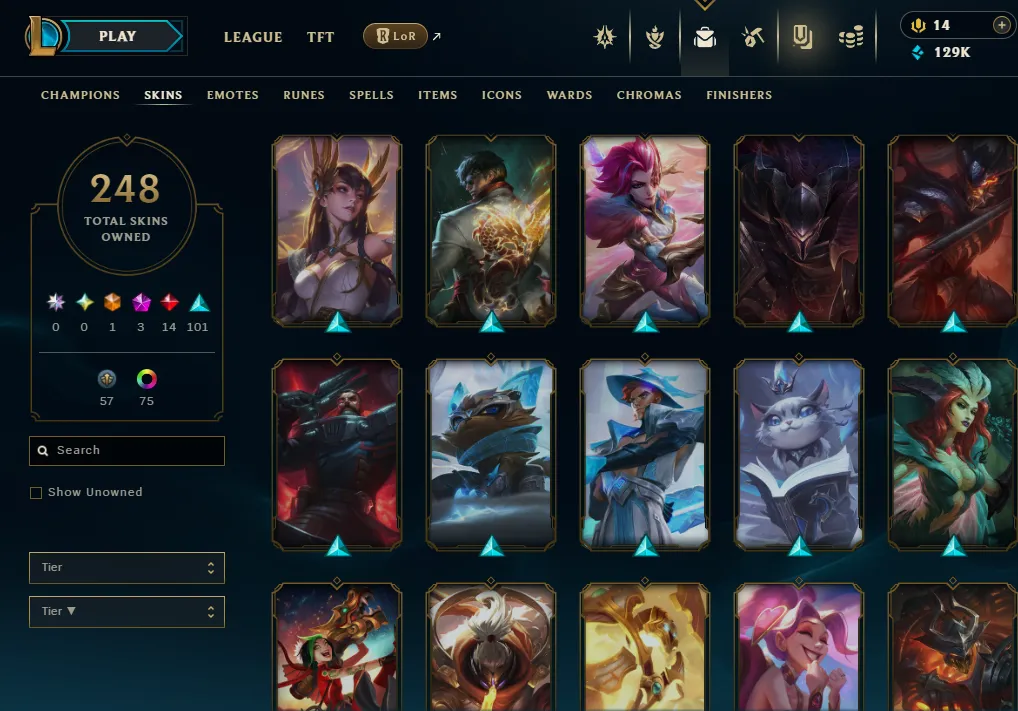Switch to the Chromas tab
This screenshot has height=711, width=1018.
649,95
